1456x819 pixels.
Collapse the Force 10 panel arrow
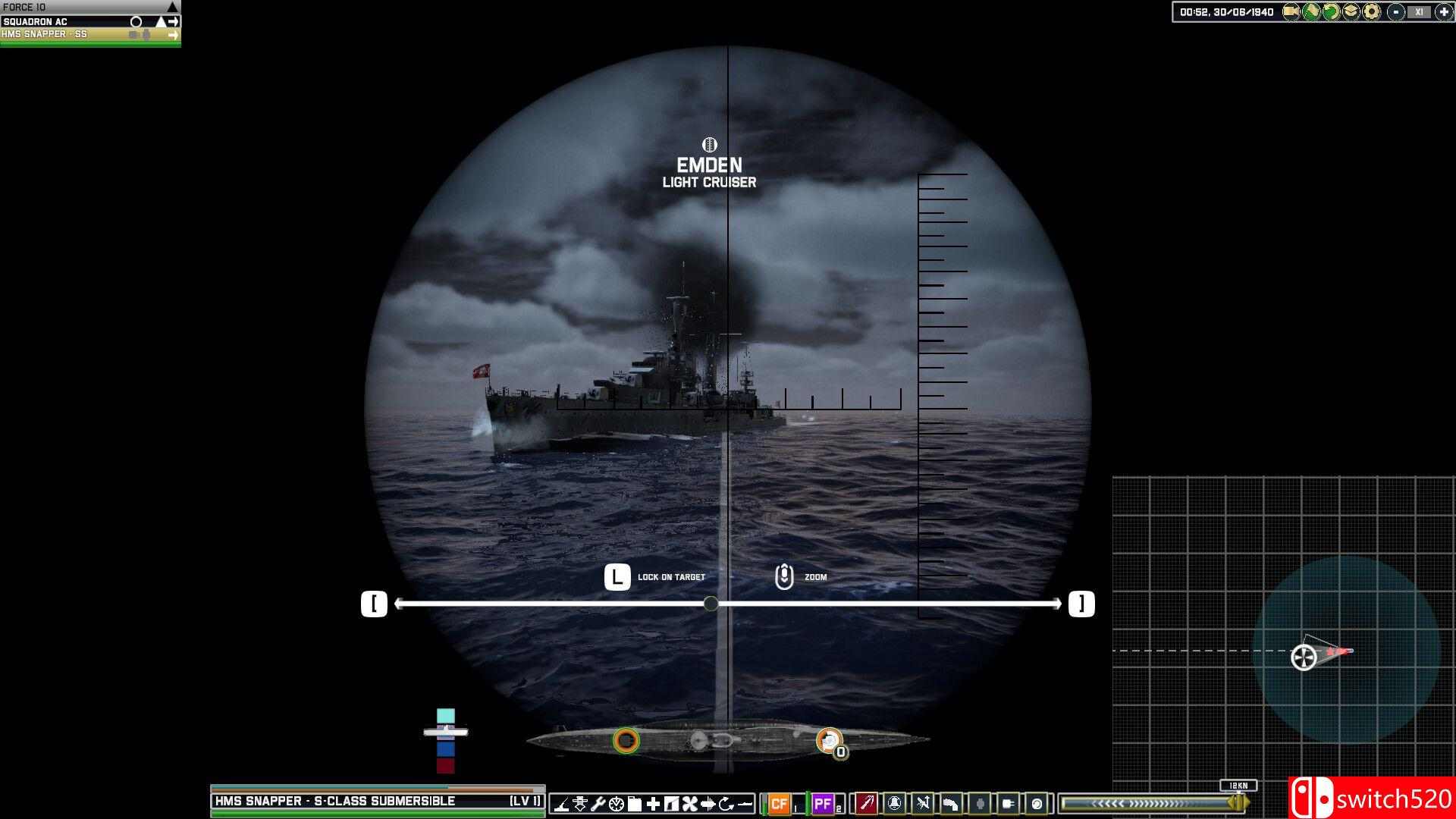point(173,6)
